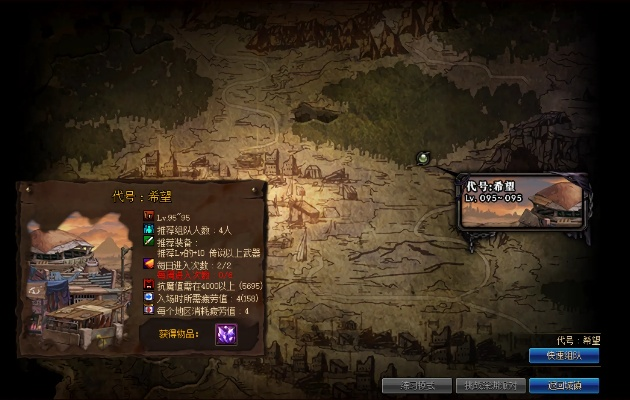Click the 快速组队 quick party button

click(564, 355)
